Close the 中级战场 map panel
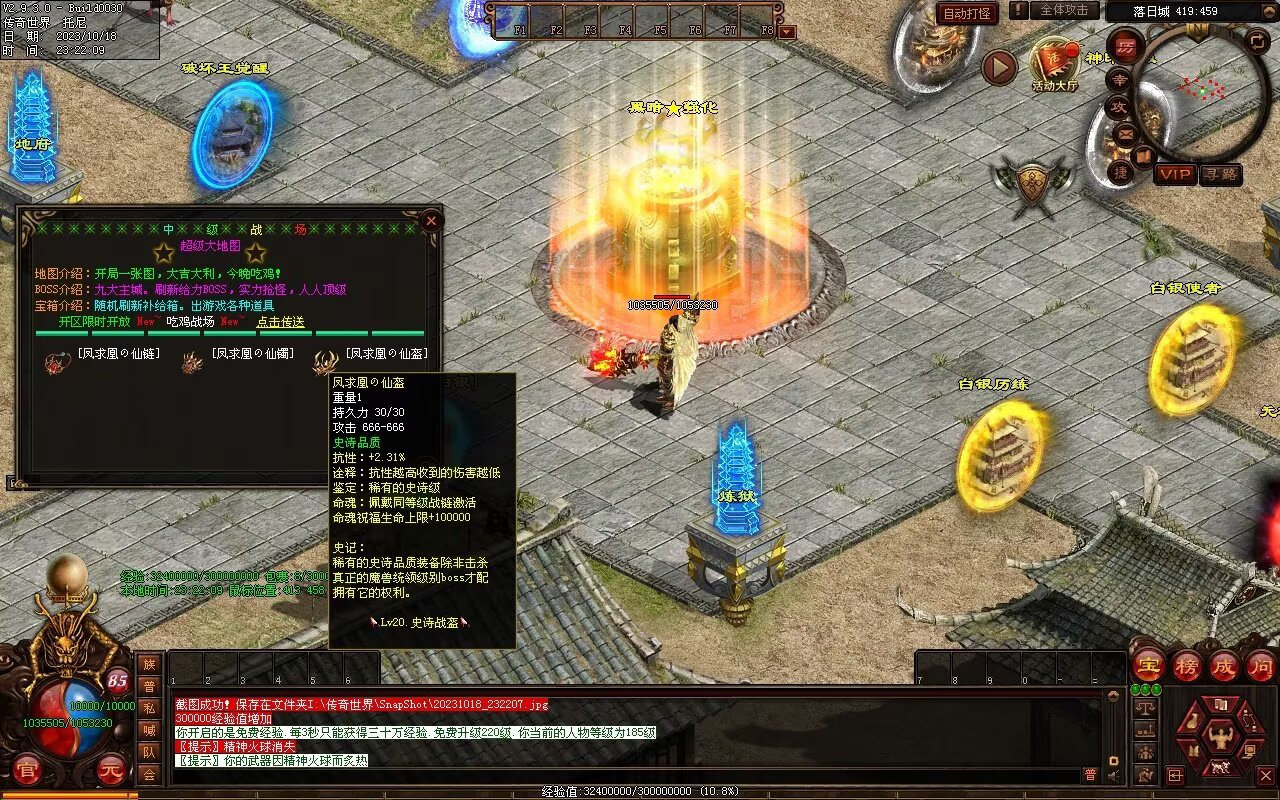The image size is (1280, 800). (431, 220)
